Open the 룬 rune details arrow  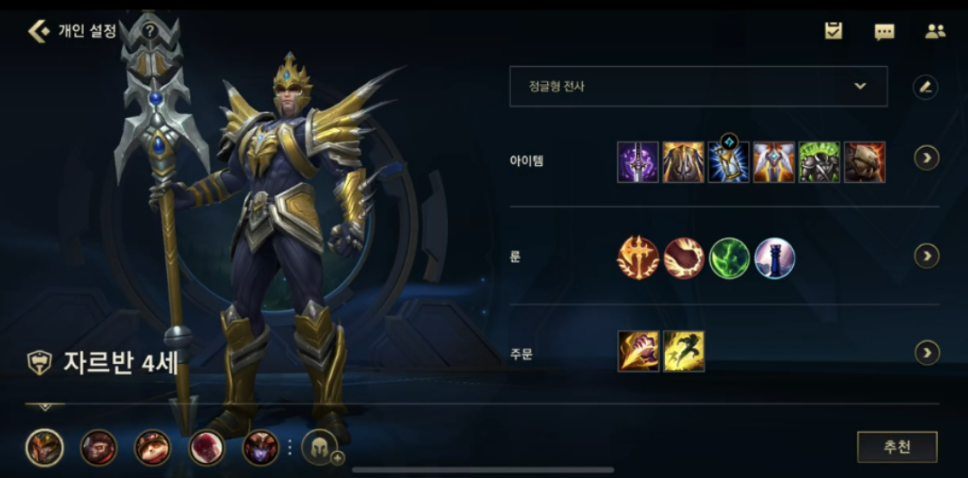pyautogui.click(x=927, y=257)
